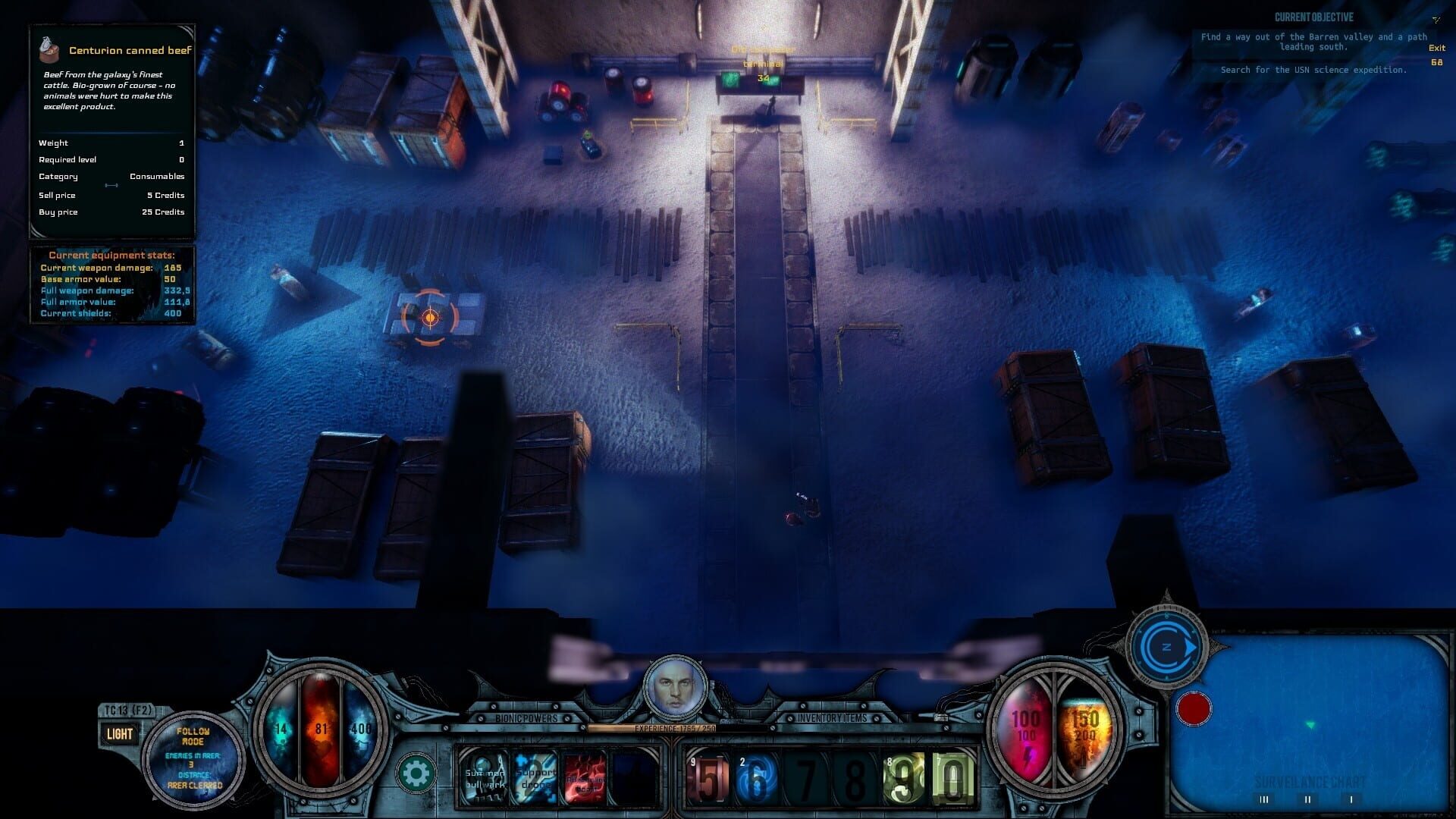This screenshot has width=1456, height=819.
Task: Expand the Inventory Items panel header
Action: coord(832,716)
